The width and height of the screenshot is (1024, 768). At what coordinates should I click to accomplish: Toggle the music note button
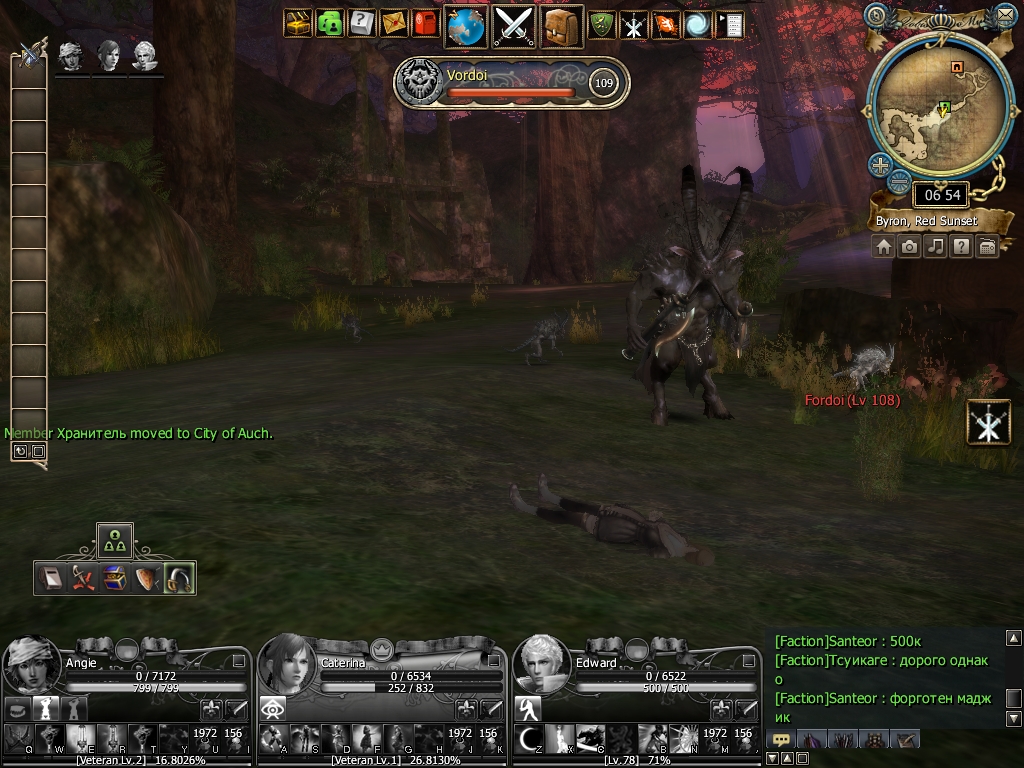(935, 246)
